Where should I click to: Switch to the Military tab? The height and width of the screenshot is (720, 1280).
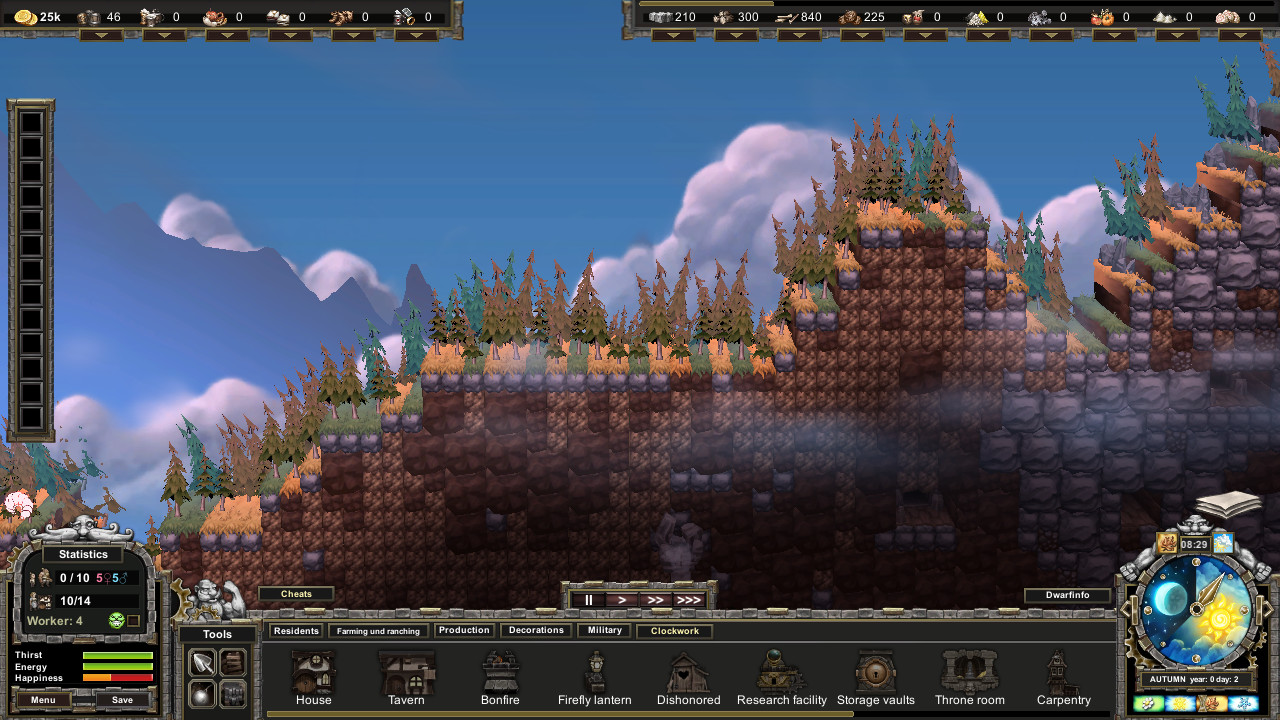click(603, 630)
